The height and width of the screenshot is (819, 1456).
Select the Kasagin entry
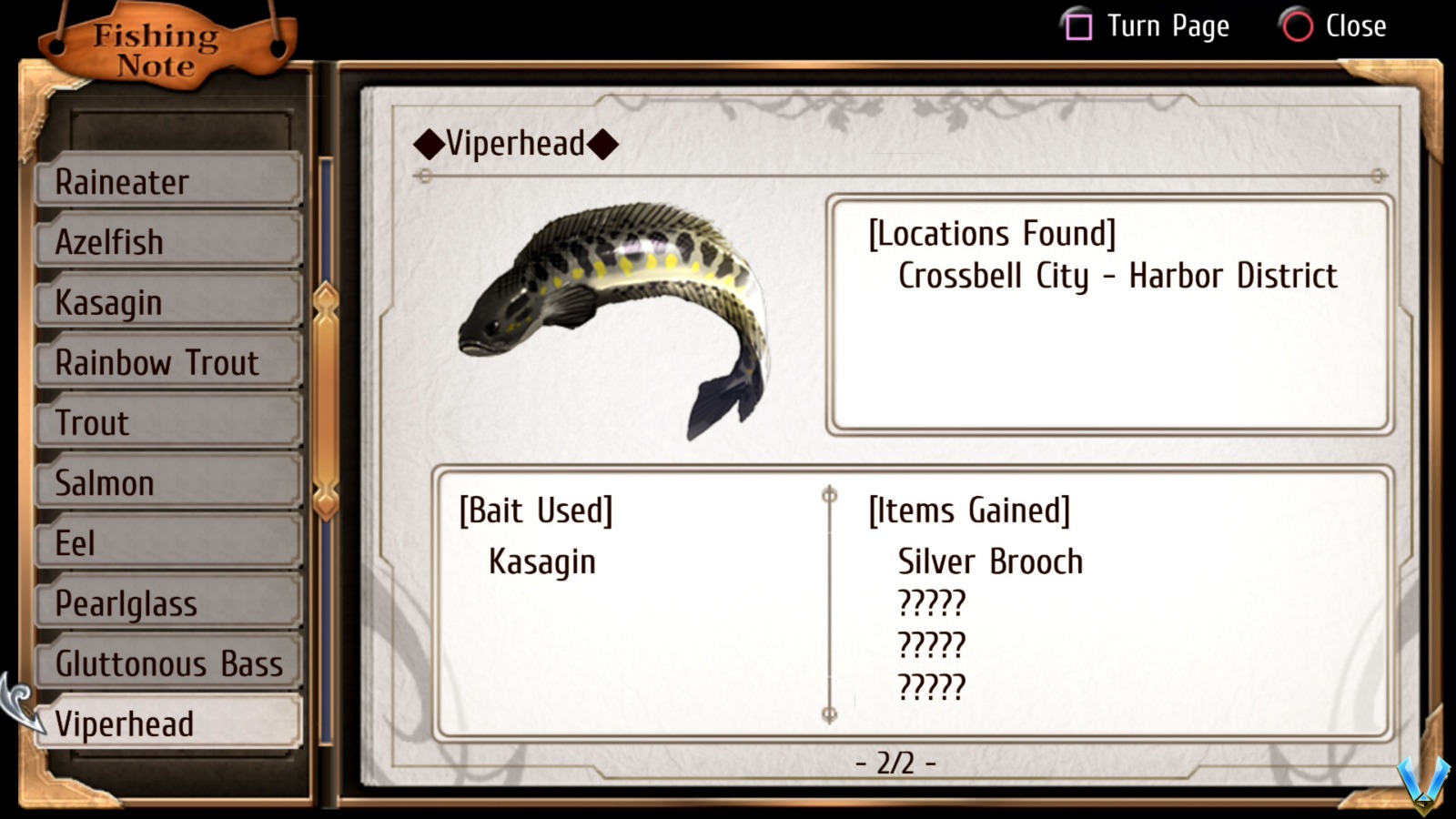(168, 302)
